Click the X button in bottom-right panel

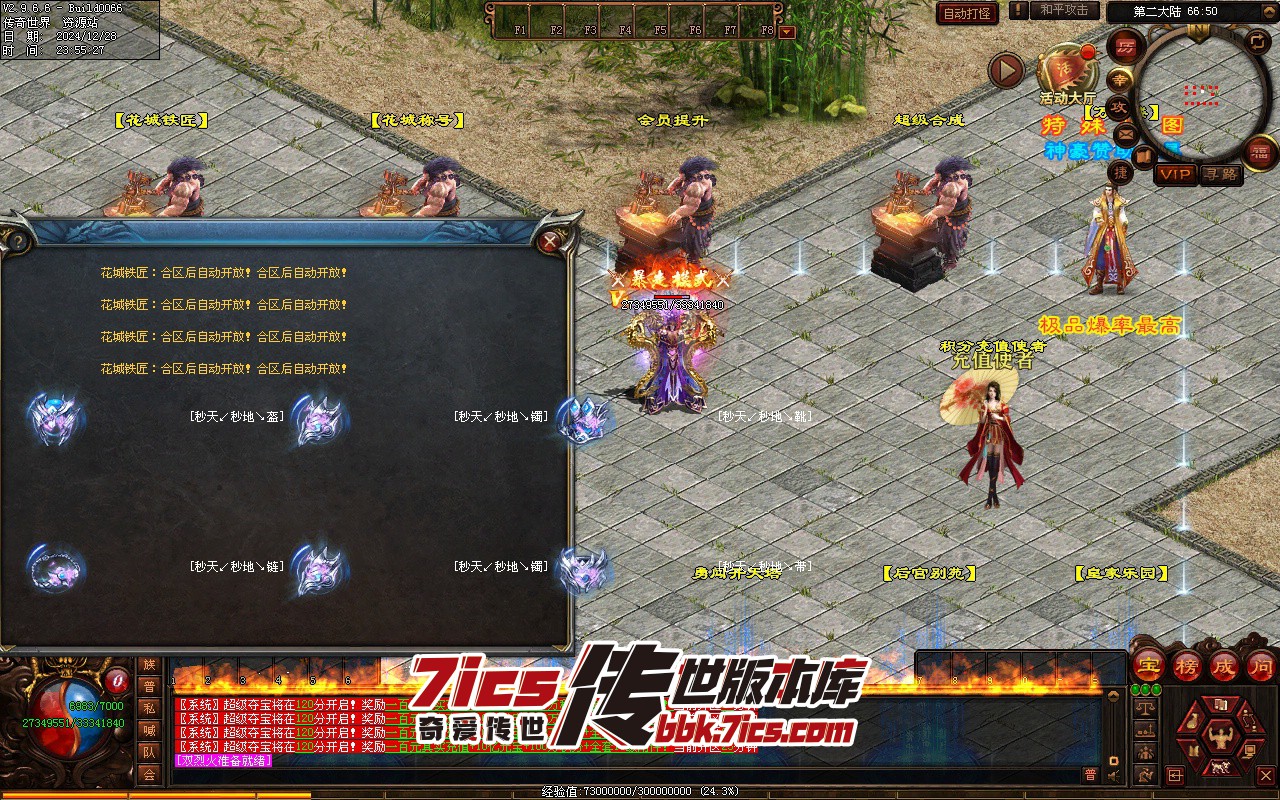coord(1265,775)
